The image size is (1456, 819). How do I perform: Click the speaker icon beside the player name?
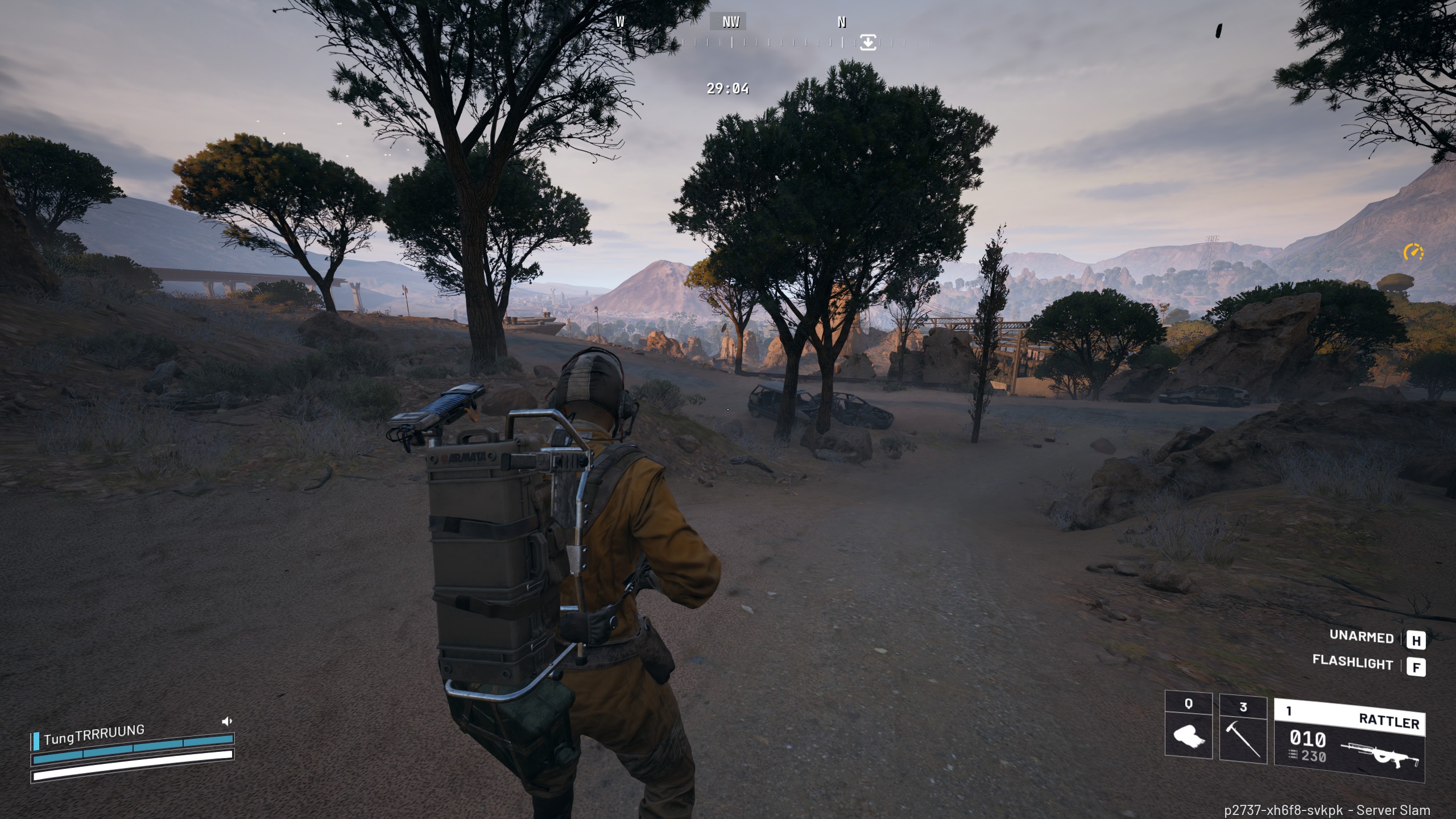pyautogui.click(x=227, y=721)
